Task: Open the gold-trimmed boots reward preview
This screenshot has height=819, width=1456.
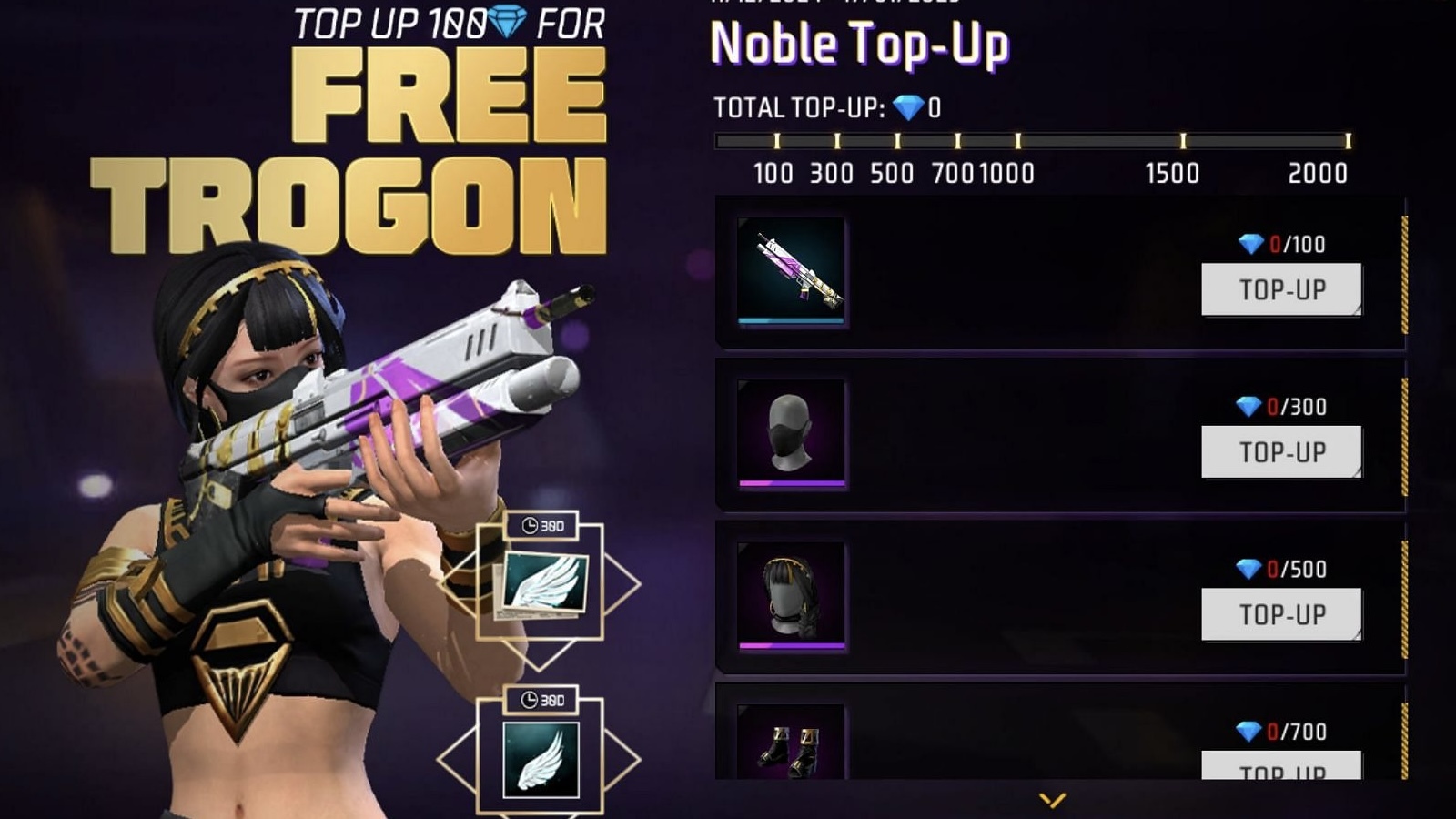Action: tap(792, 744)
